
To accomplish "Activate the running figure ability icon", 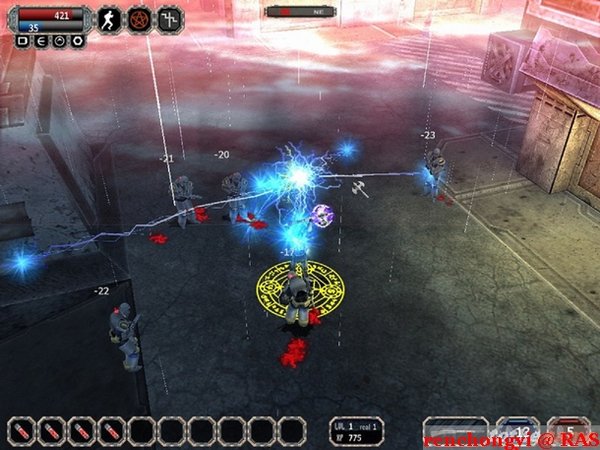I will coord(107,18).
